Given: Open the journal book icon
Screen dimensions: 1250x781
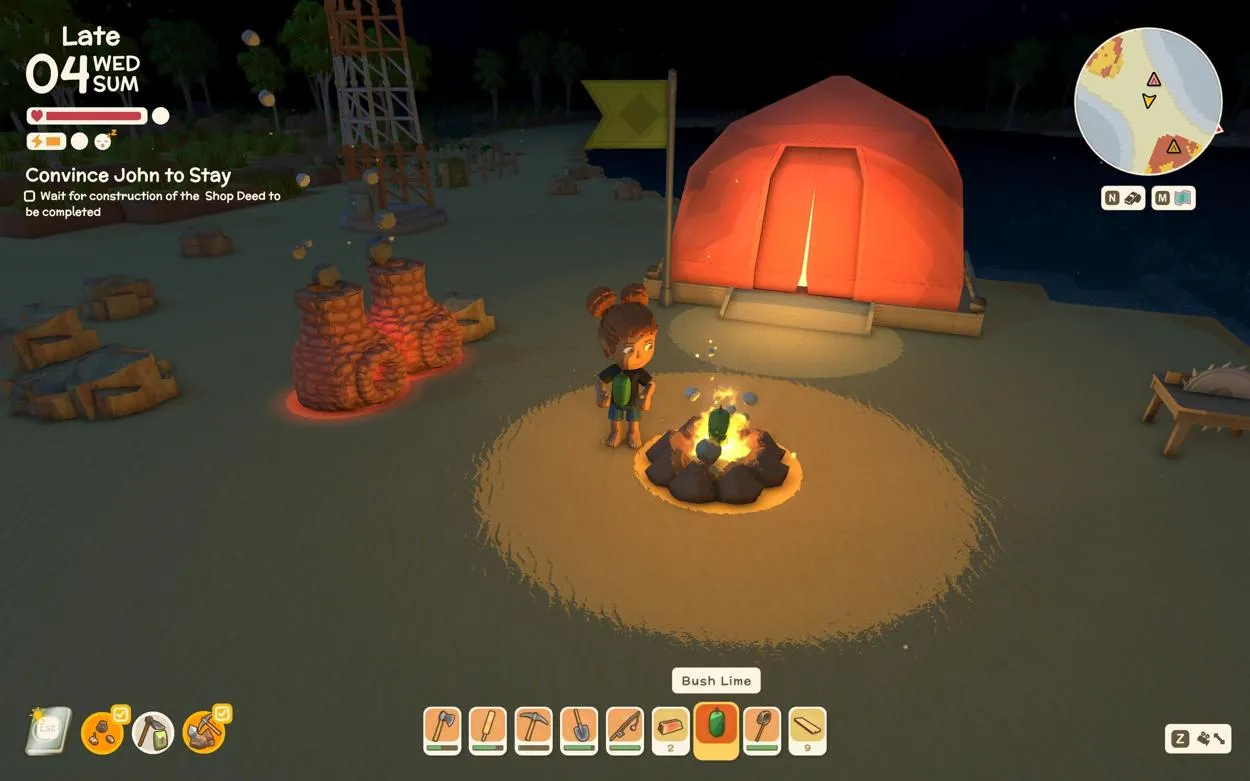Looking at the screenshot, I should (x=48, y=731).
